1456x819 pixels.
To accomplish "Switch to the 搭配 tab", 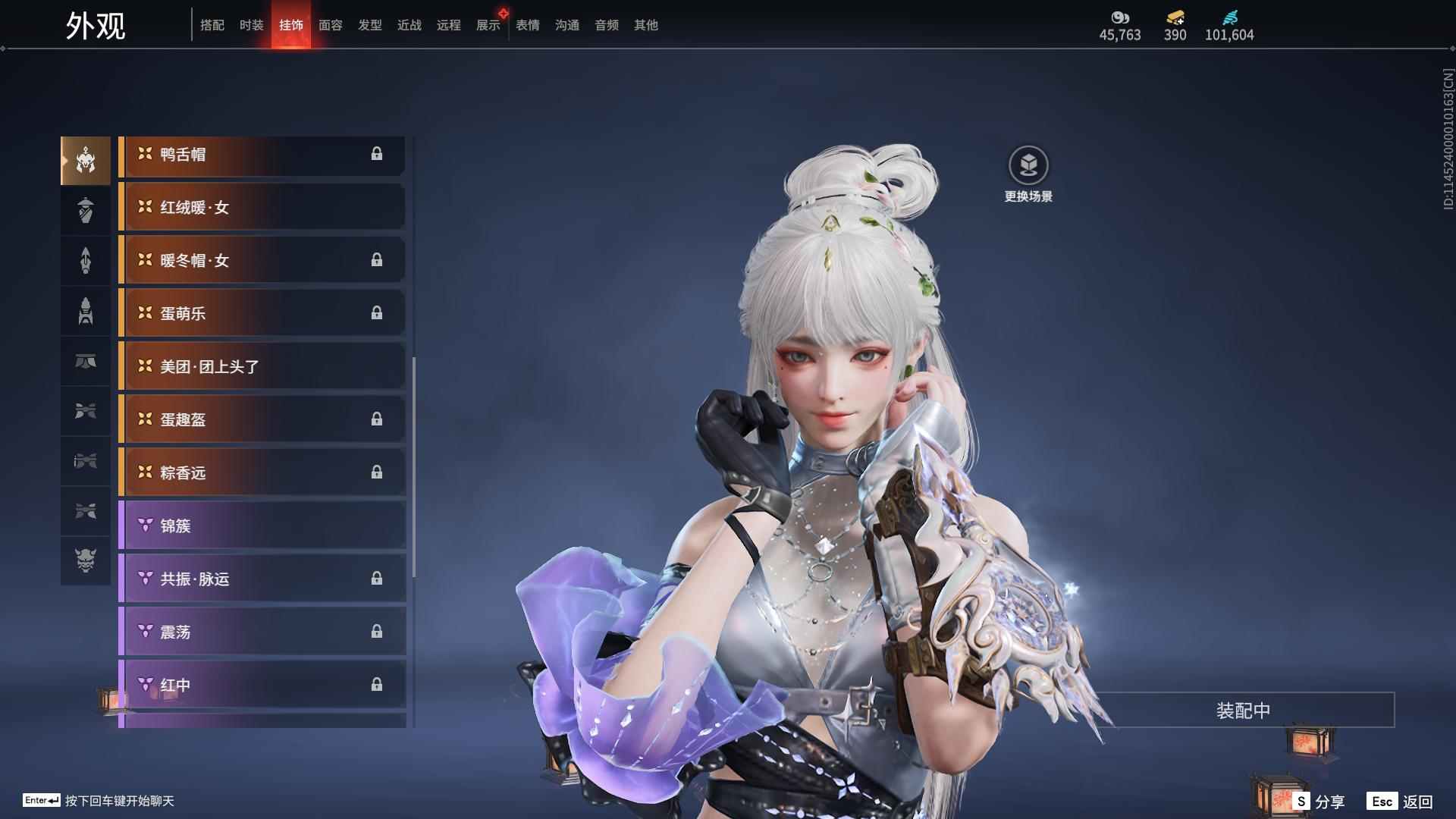I will 212,25.
